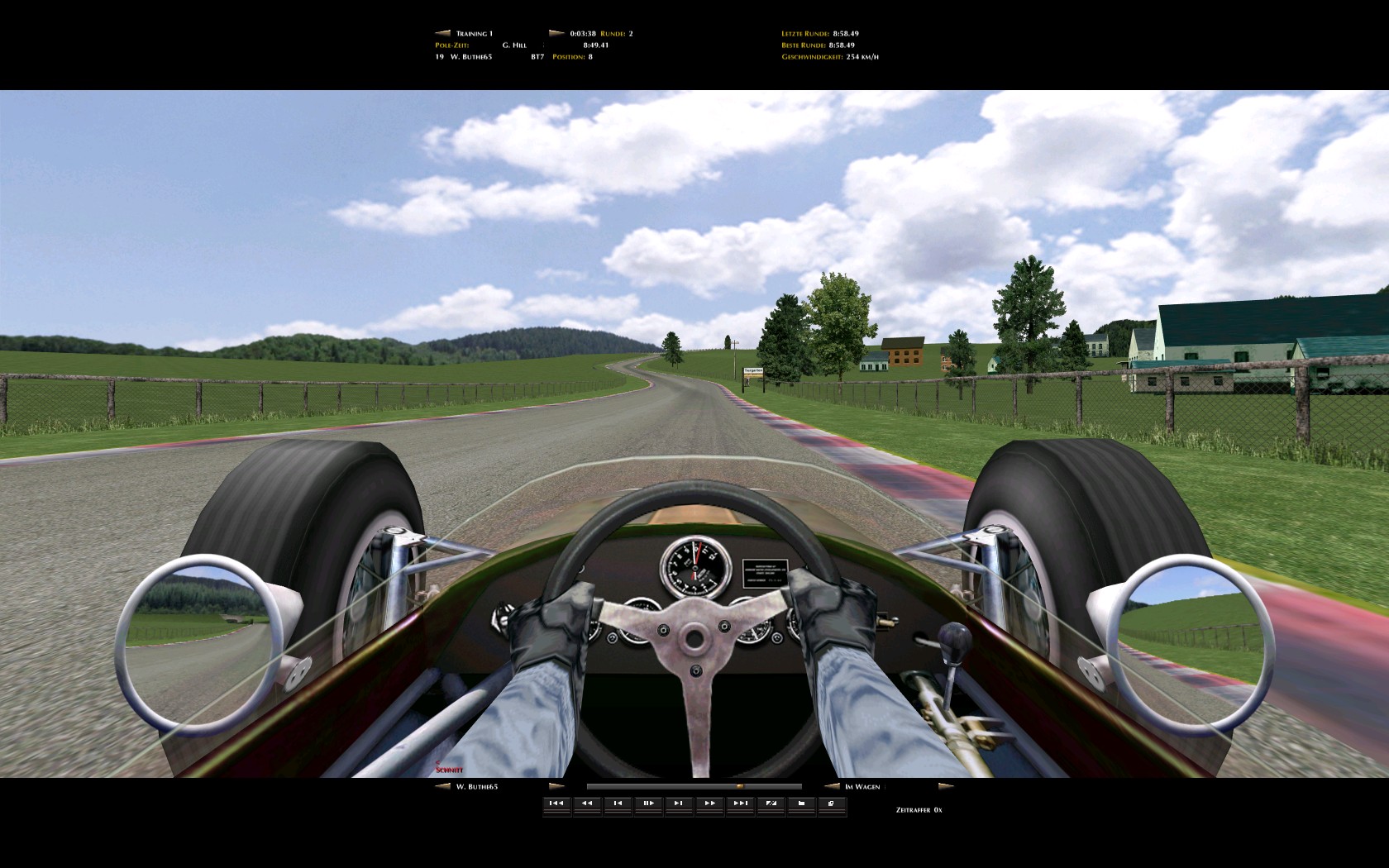Image resolution: width=1389 pixels, height=868 pixels.
Task: Rewind the replay to the start
Action: (x=556, y=804)
